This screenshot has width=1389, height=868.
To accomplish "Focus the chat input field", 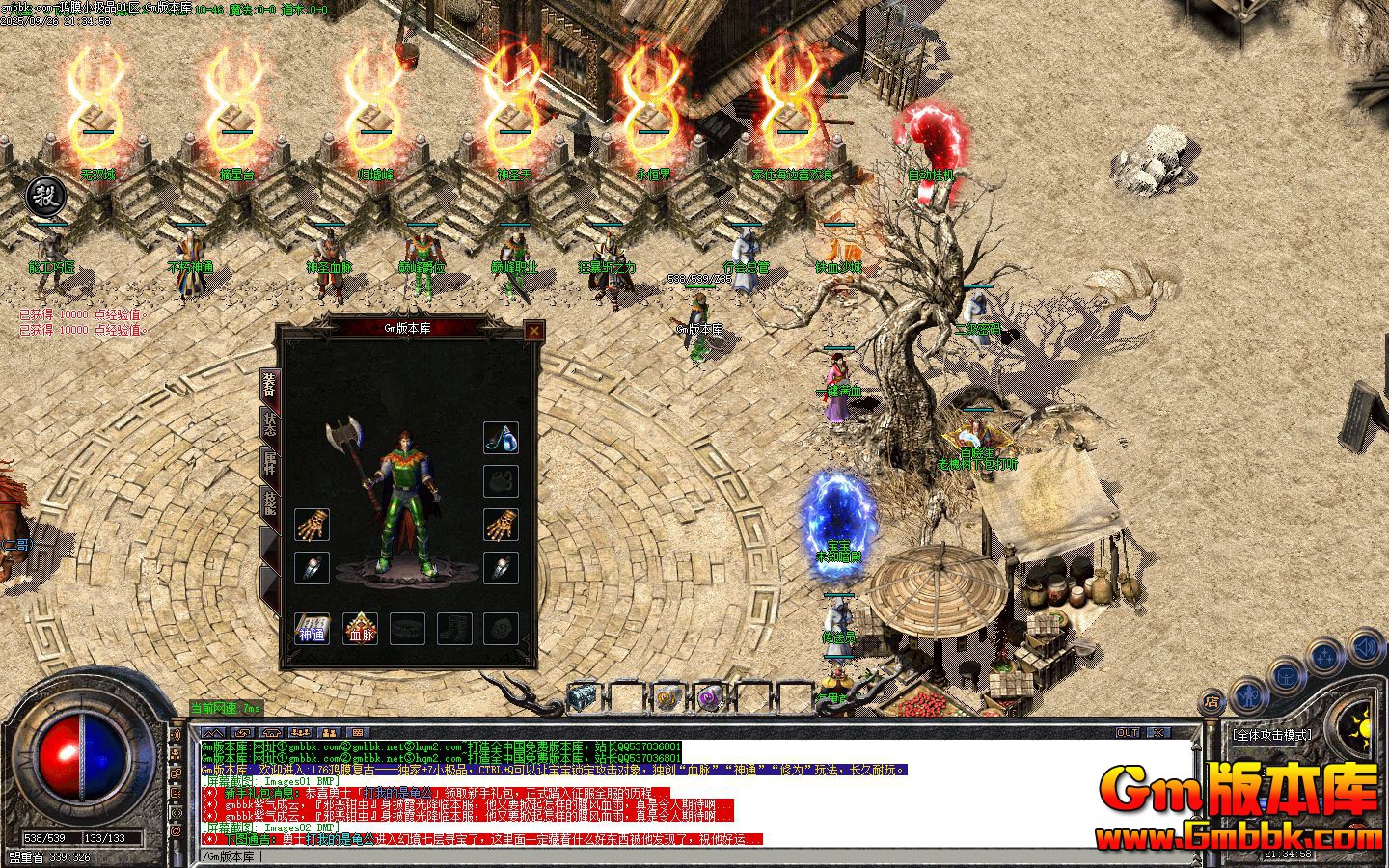I will pyautogui.click(x=675, y=856).
